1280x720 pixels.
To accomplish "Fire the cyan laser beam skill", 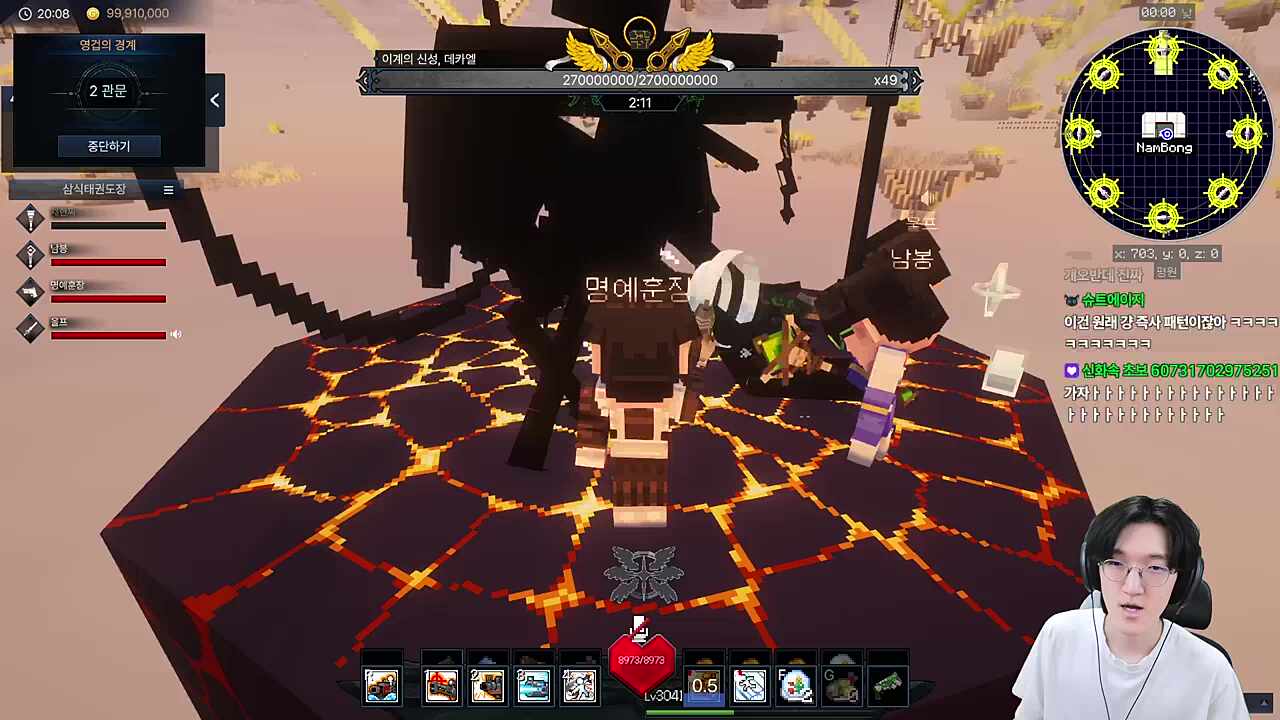I will (533, 685).
